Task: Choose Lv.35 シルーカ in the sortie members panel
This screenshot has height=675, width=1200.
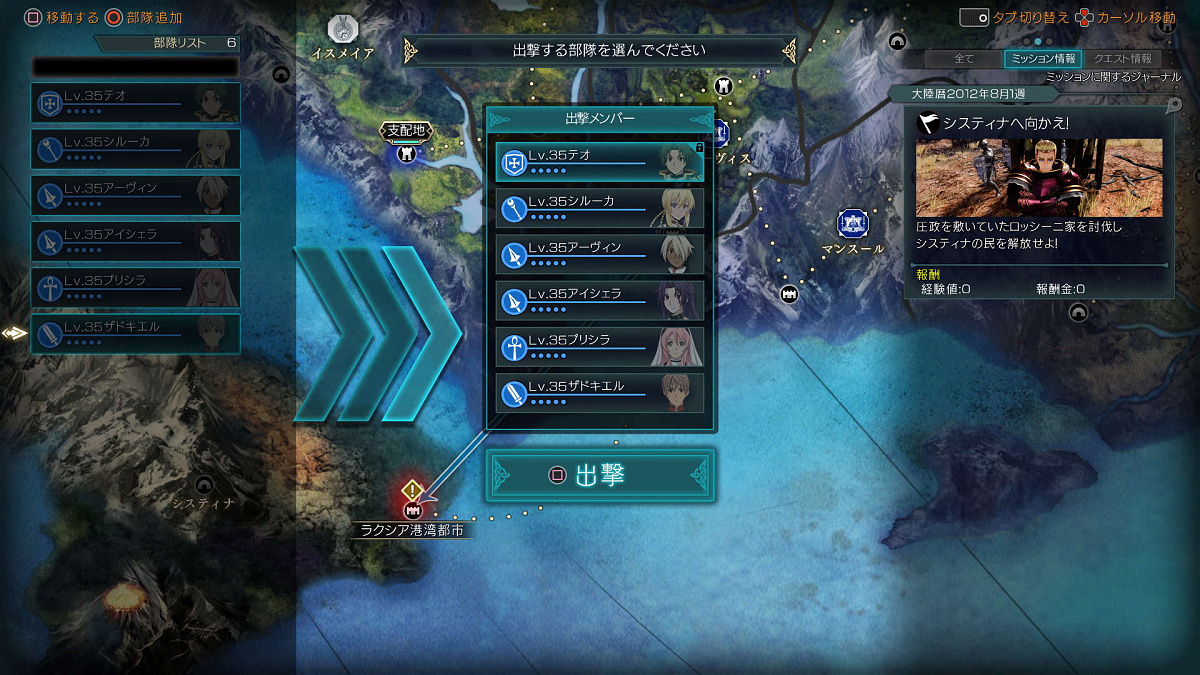Action: click(x=599, y=208)
